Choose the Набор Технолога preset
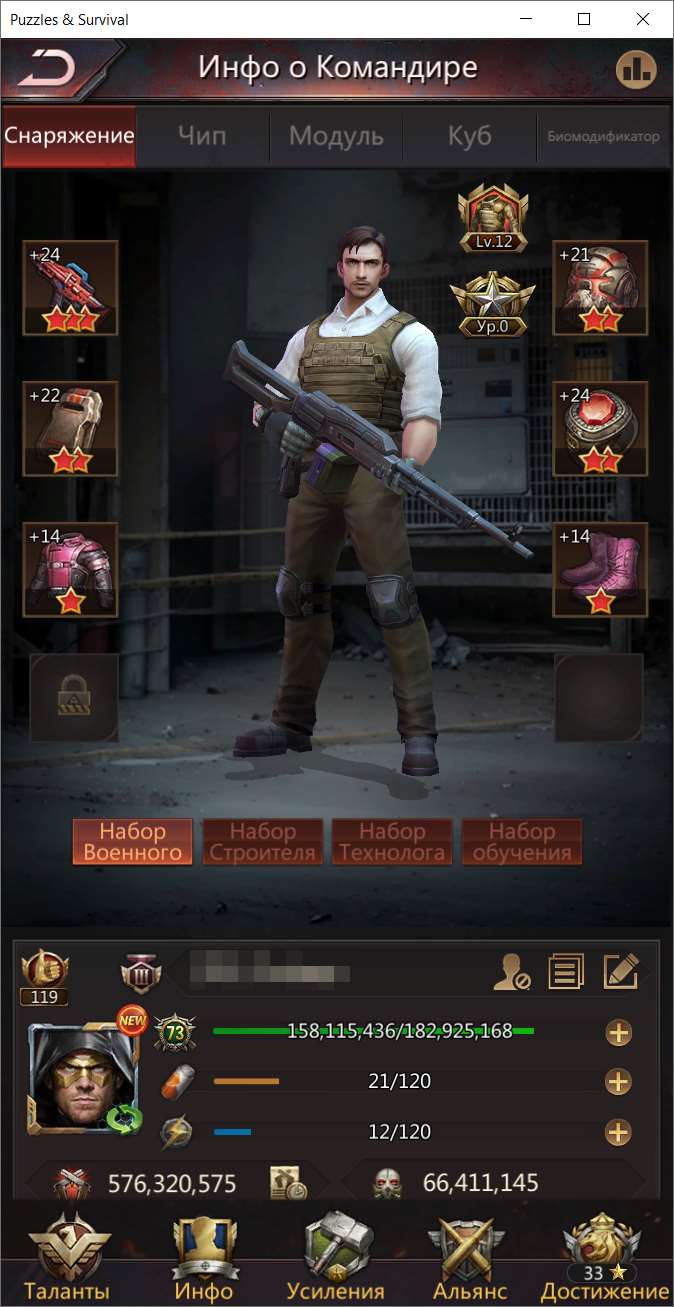674x1307 pixels. pos(392,842)
